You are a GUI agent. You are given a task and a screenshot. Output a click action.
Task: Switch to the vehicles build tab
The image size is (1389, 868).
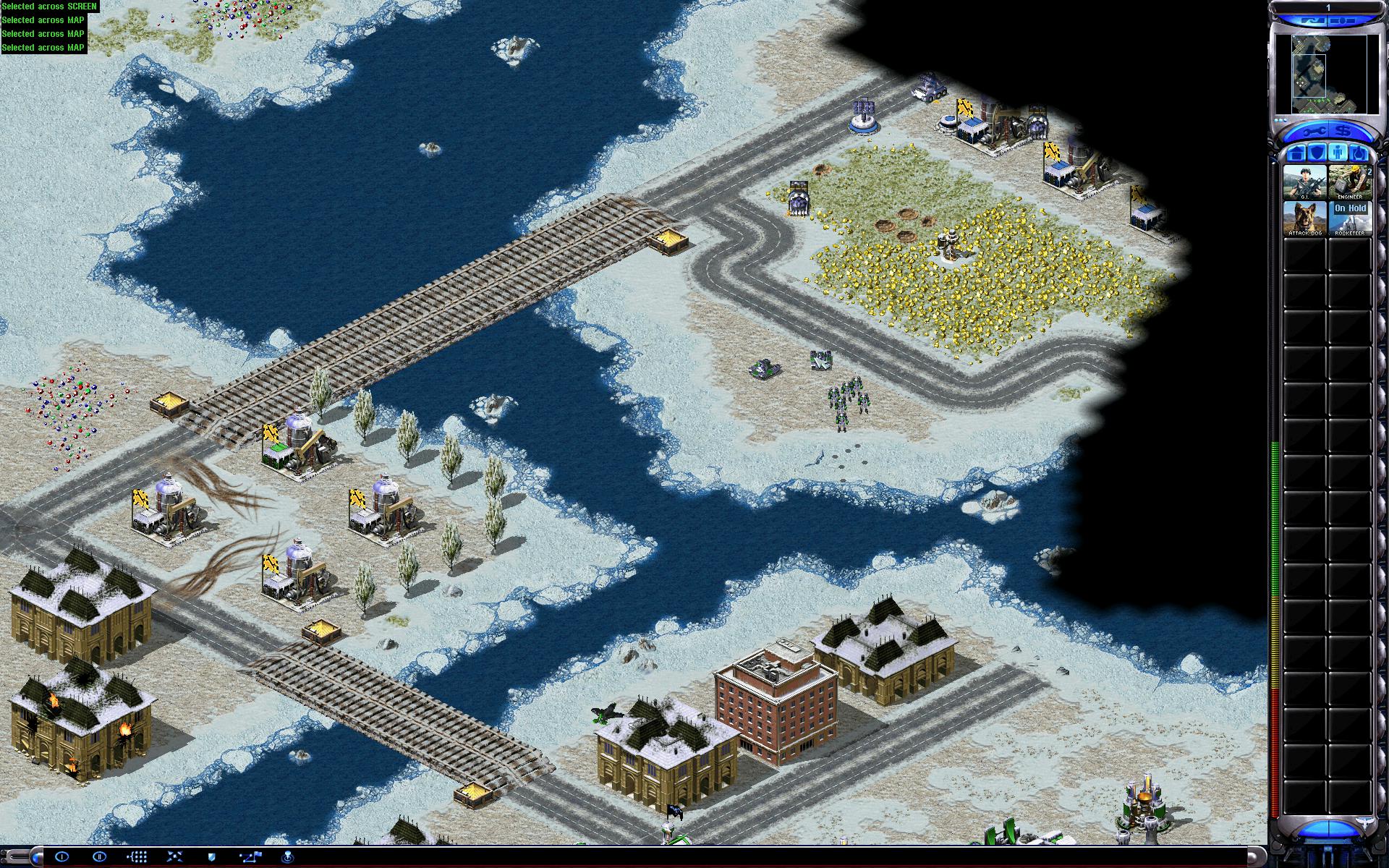pos(1358,153)
